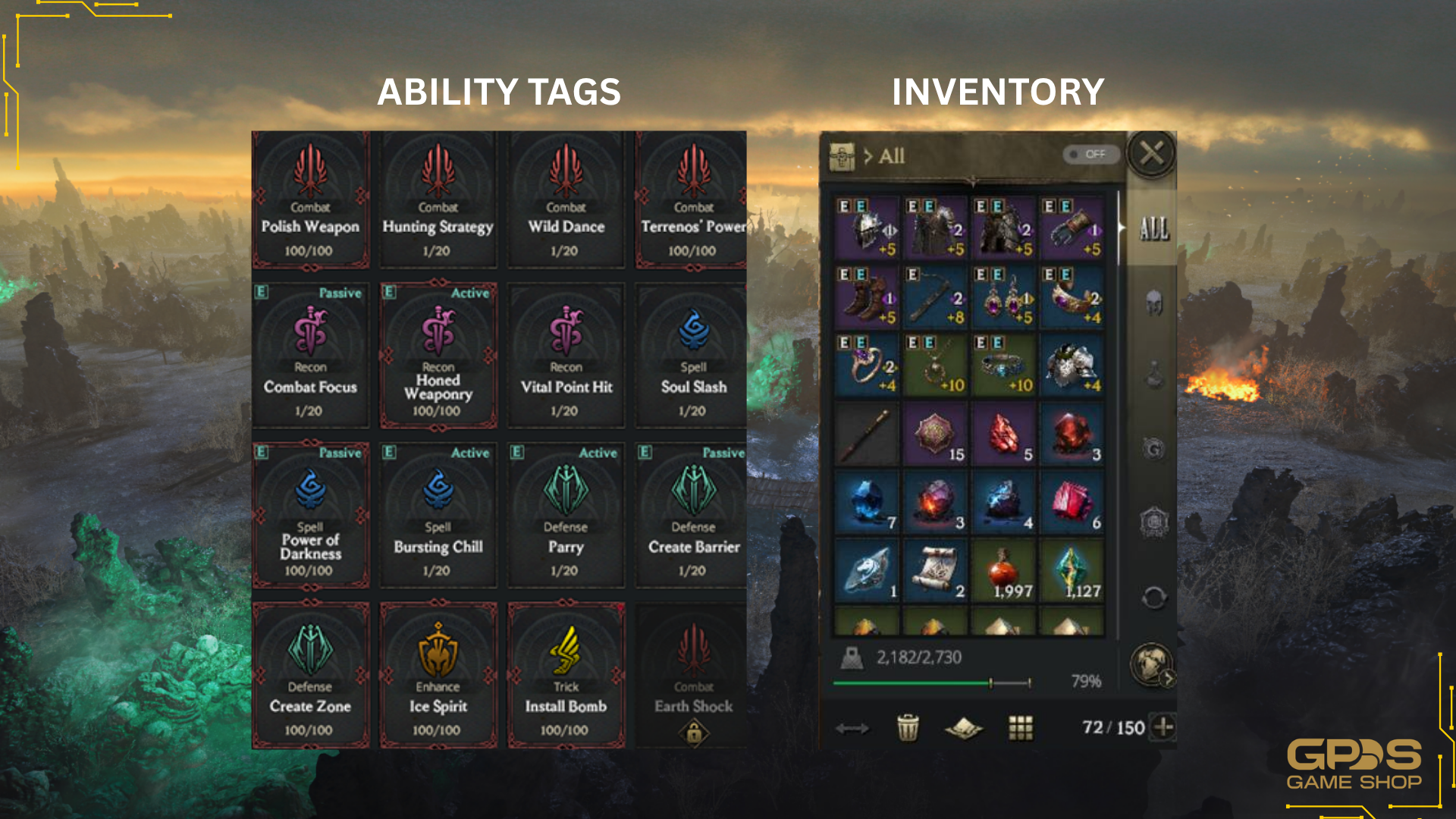Select the Polish Weapon ability tag

(310, 199)
